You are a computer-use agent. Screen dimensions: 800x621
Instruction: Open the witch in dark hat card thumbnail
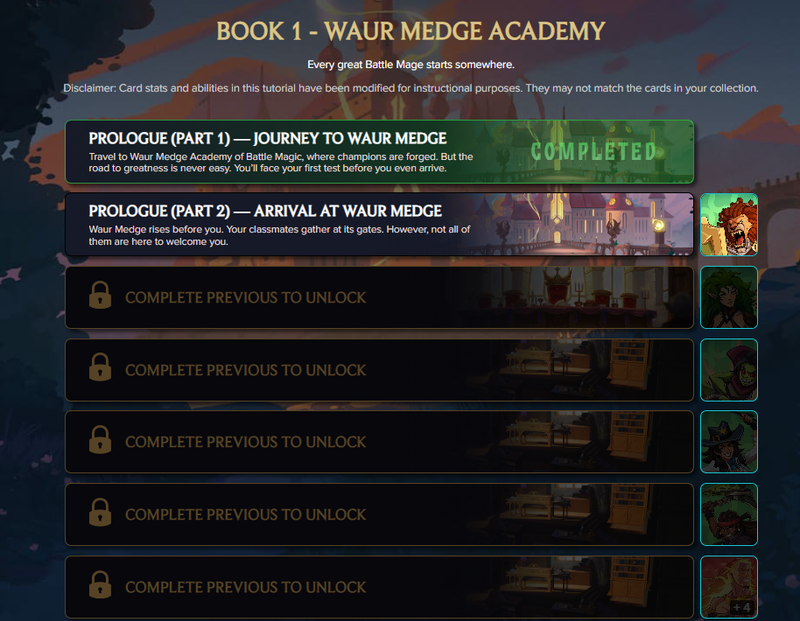[x=728, y=442]
